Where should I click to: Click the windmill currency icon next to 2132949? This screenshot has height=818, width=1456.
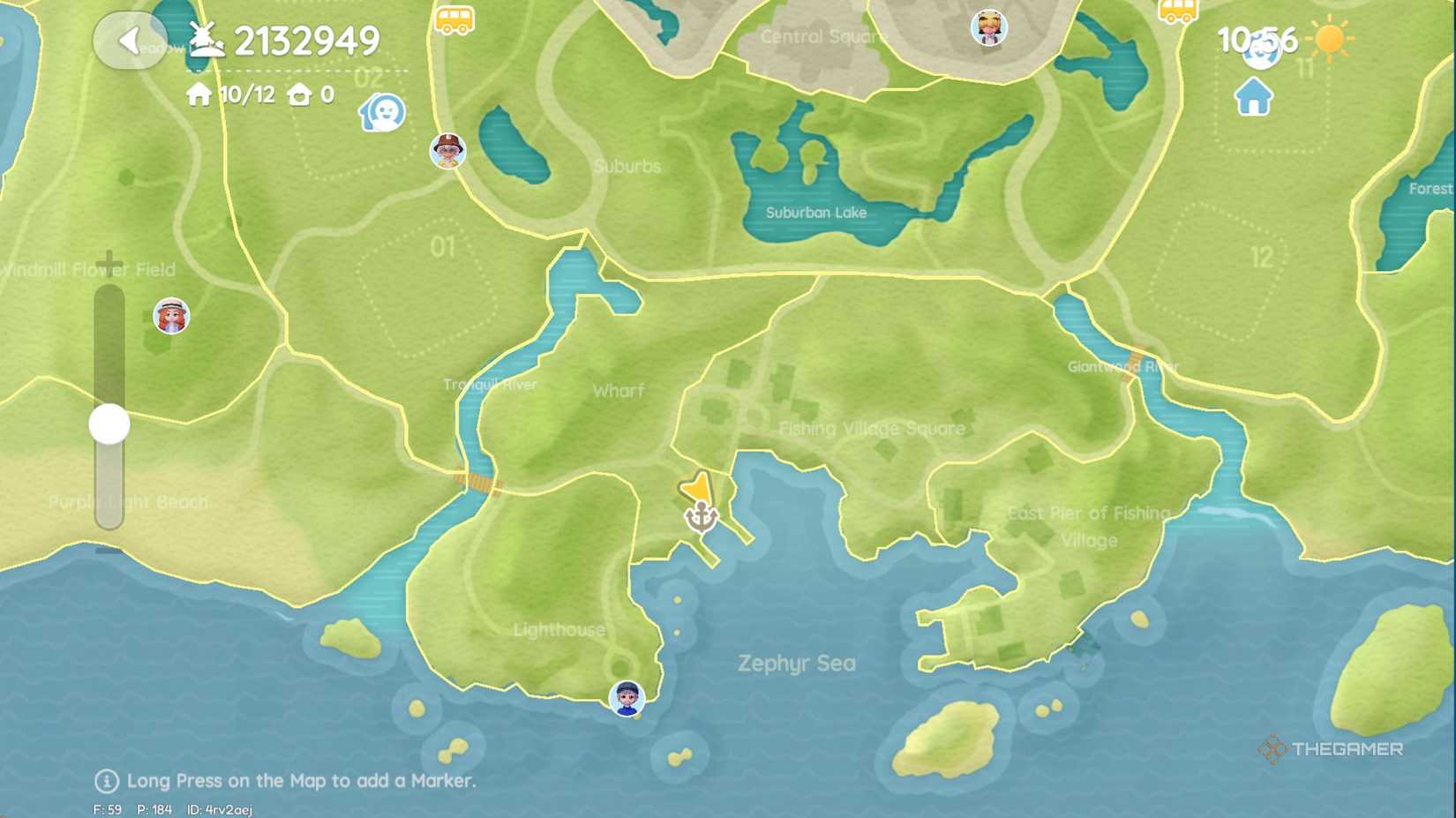tap(205, 39)
